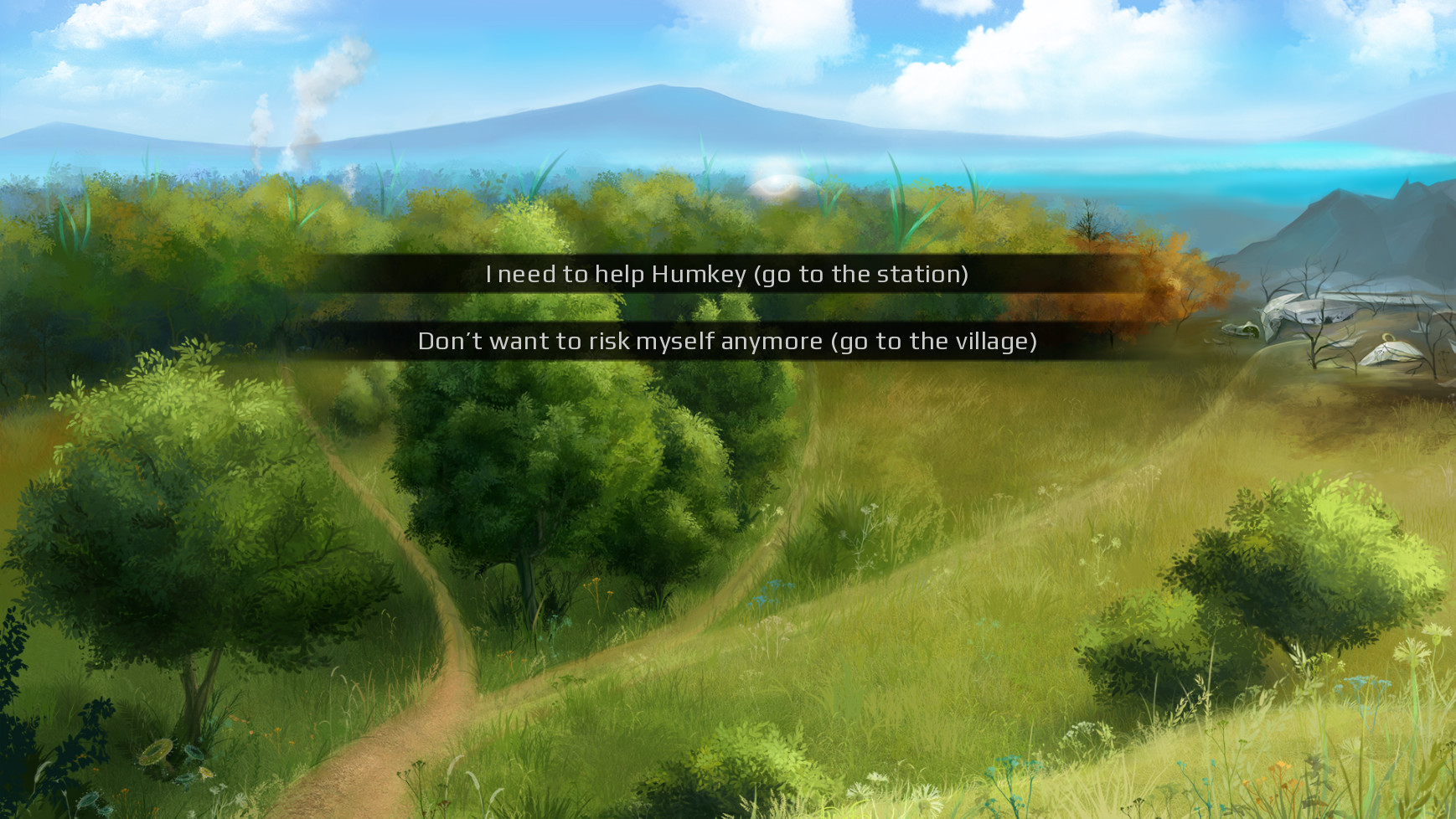The height and width of the screenshot is (819, 1456).
Task: Click the smoke plumes rising on the left
Action: pyautogui.click(x=285, y=126)
